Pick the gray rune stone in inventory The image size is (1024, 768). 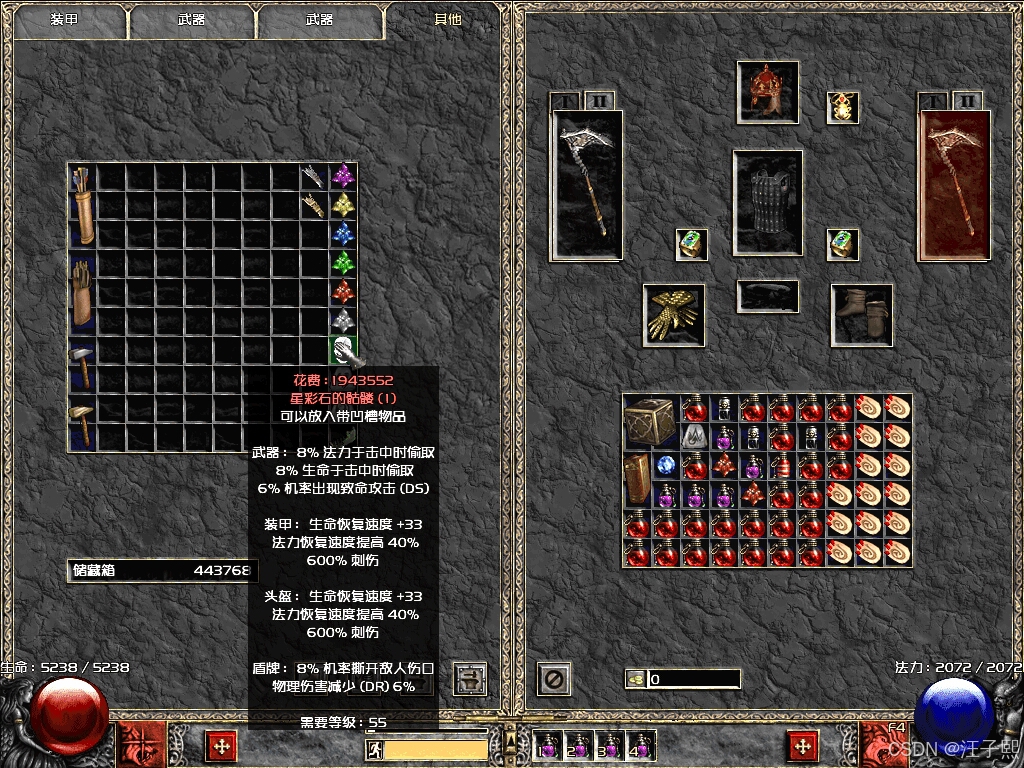(x=694, y=436)
